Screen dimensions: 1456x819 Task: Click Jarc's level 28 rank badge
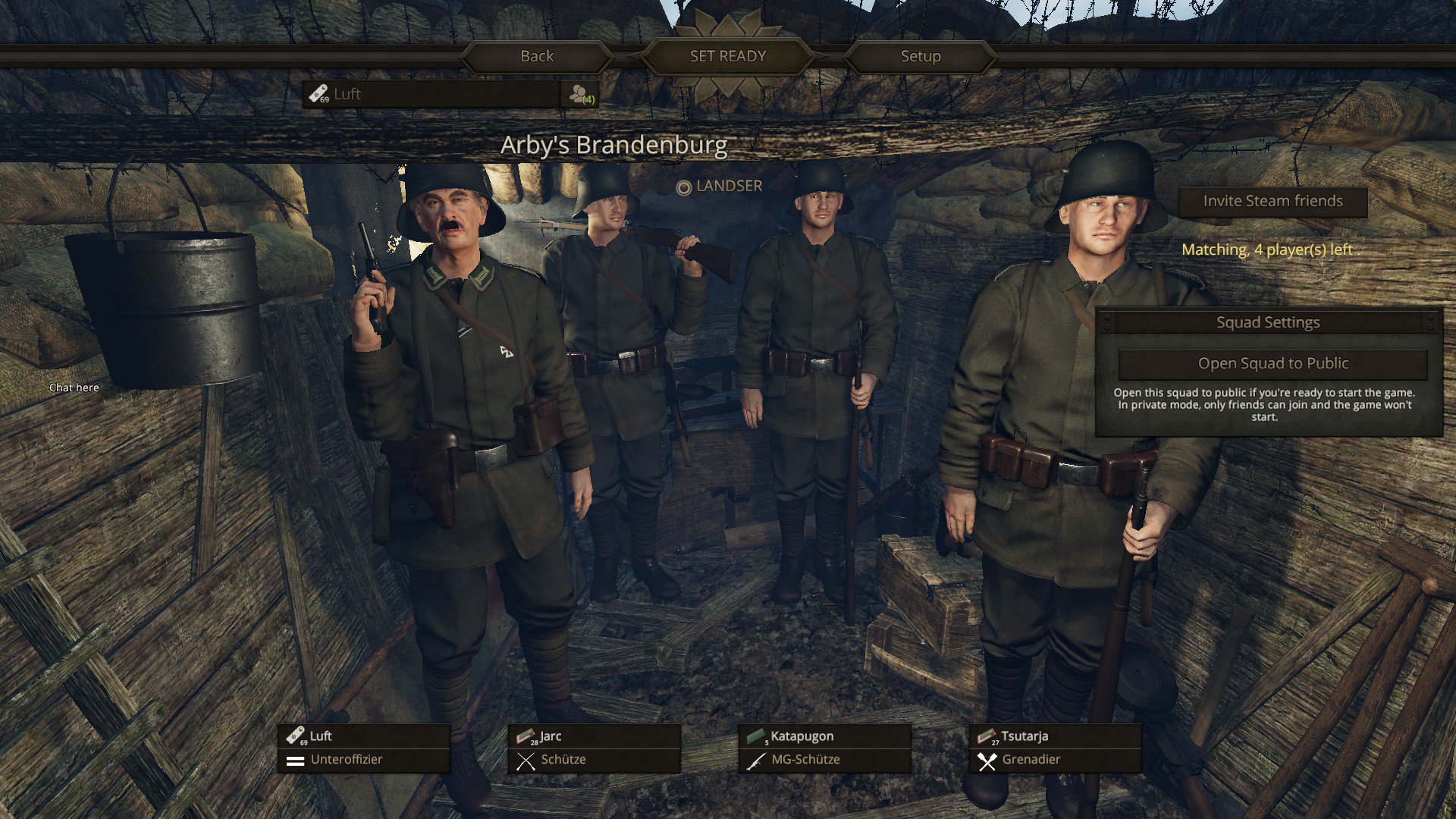pos(526,735)
